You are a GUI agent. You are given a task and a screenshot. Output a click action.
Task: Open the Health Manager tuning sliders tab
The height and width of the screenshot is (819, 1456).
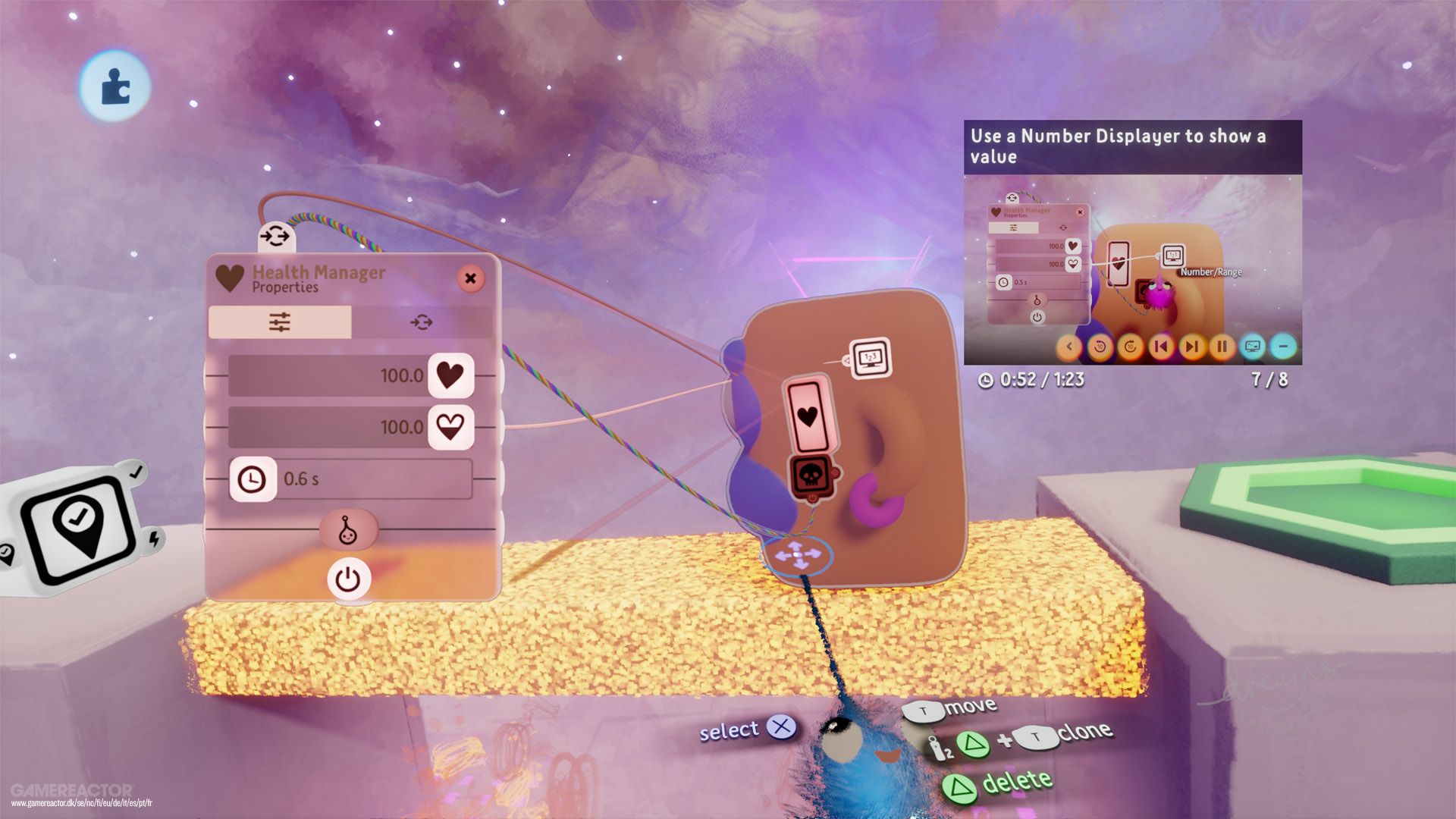click(281, 322)
